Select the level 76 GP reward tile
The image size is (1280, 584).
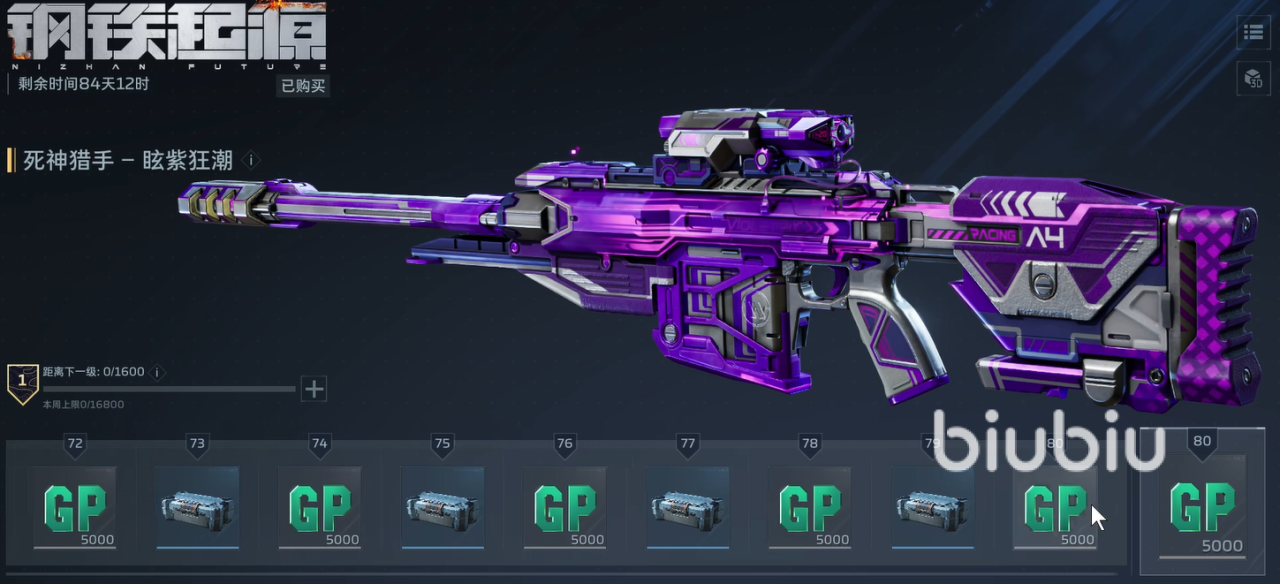tap(565, 507)
